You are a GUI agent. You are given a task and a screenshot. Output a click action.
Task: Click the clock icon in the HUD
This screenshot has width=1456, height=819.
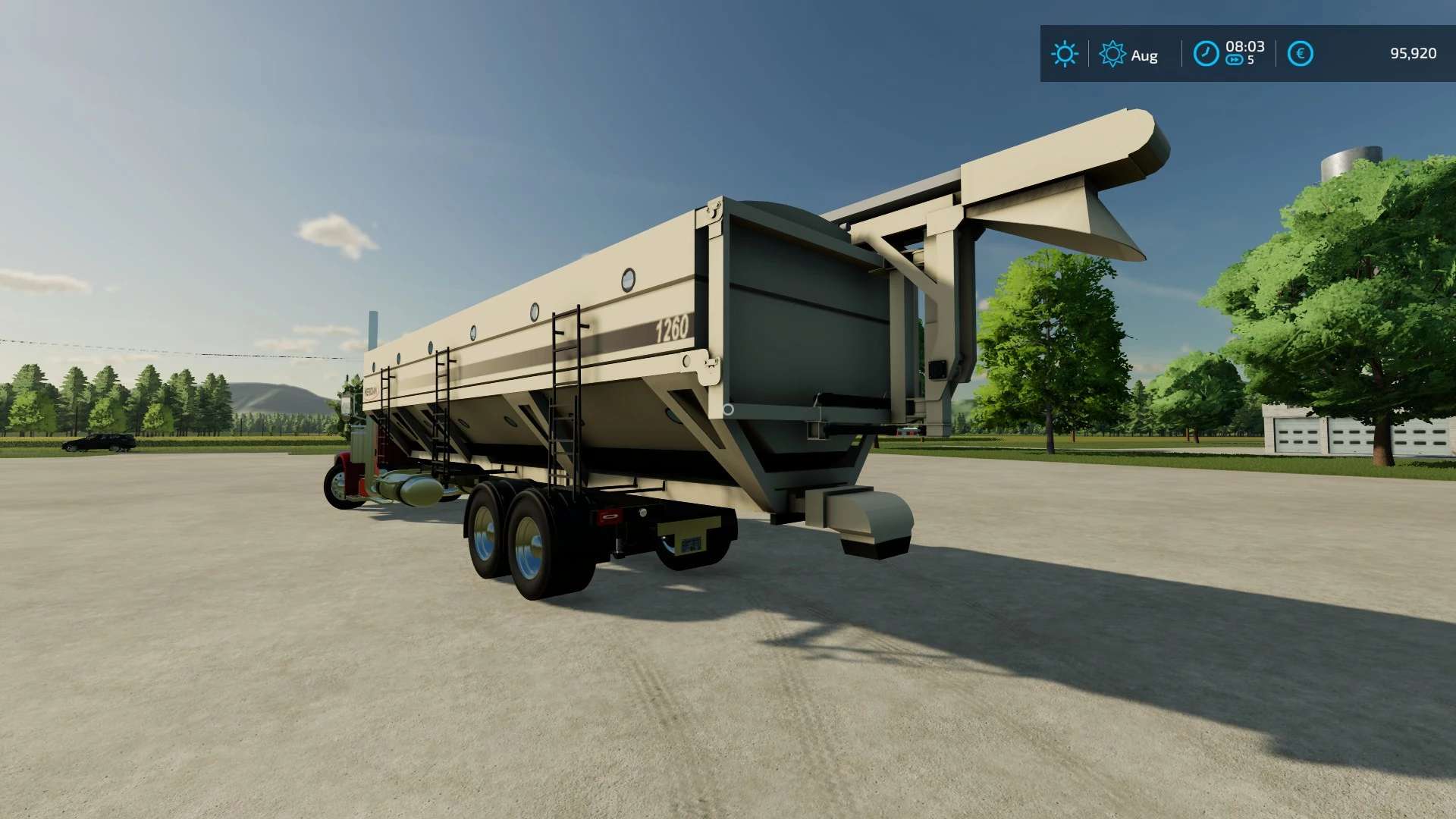(x=1206, y=54)
